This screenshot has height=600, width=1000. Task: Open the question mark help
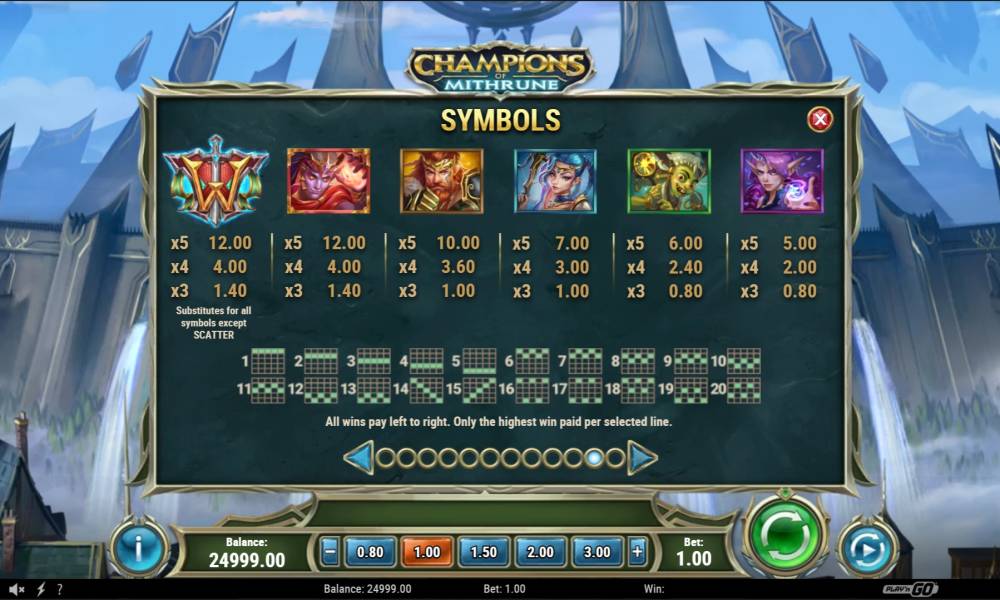60,590
